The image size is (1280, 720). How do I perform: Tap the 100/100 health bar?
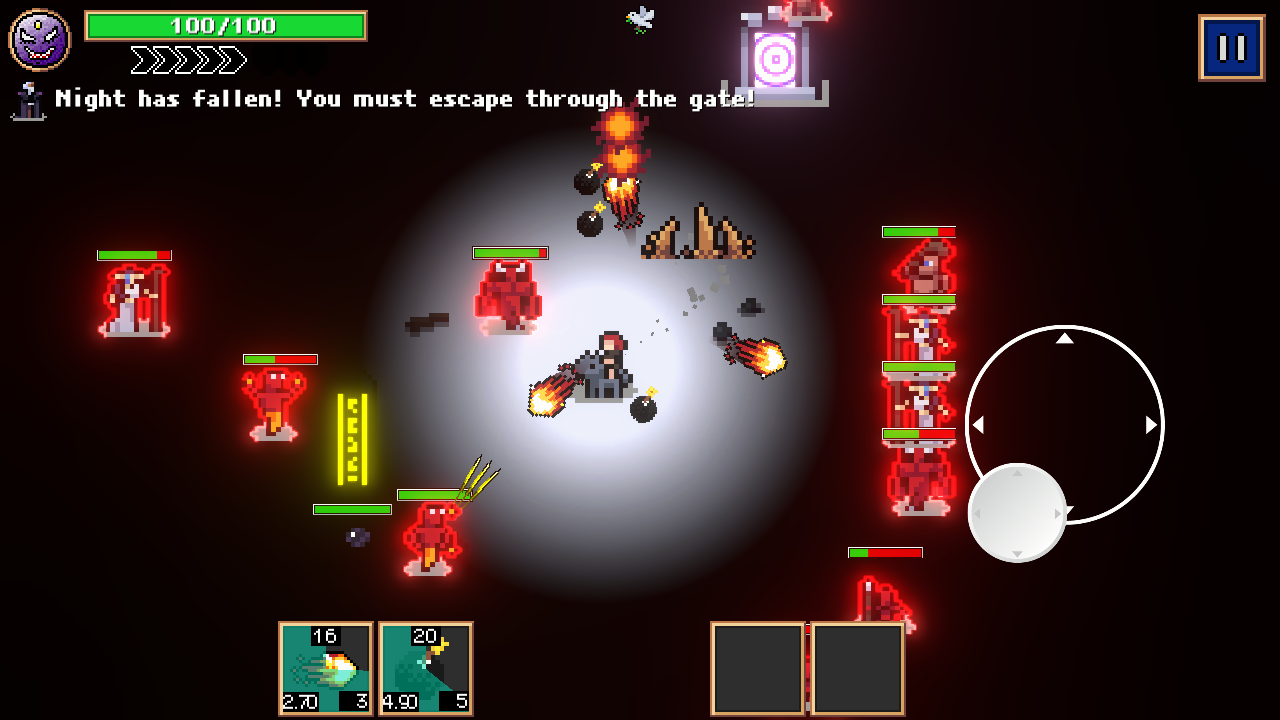pos(226,26)
